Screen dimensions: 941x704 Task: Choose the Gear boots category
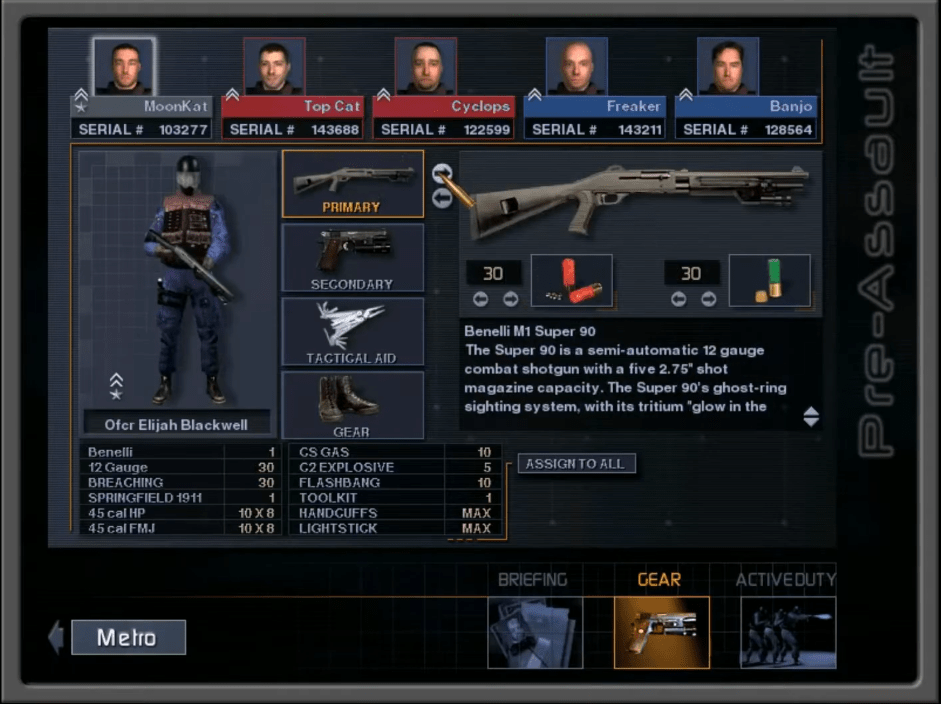352,405
